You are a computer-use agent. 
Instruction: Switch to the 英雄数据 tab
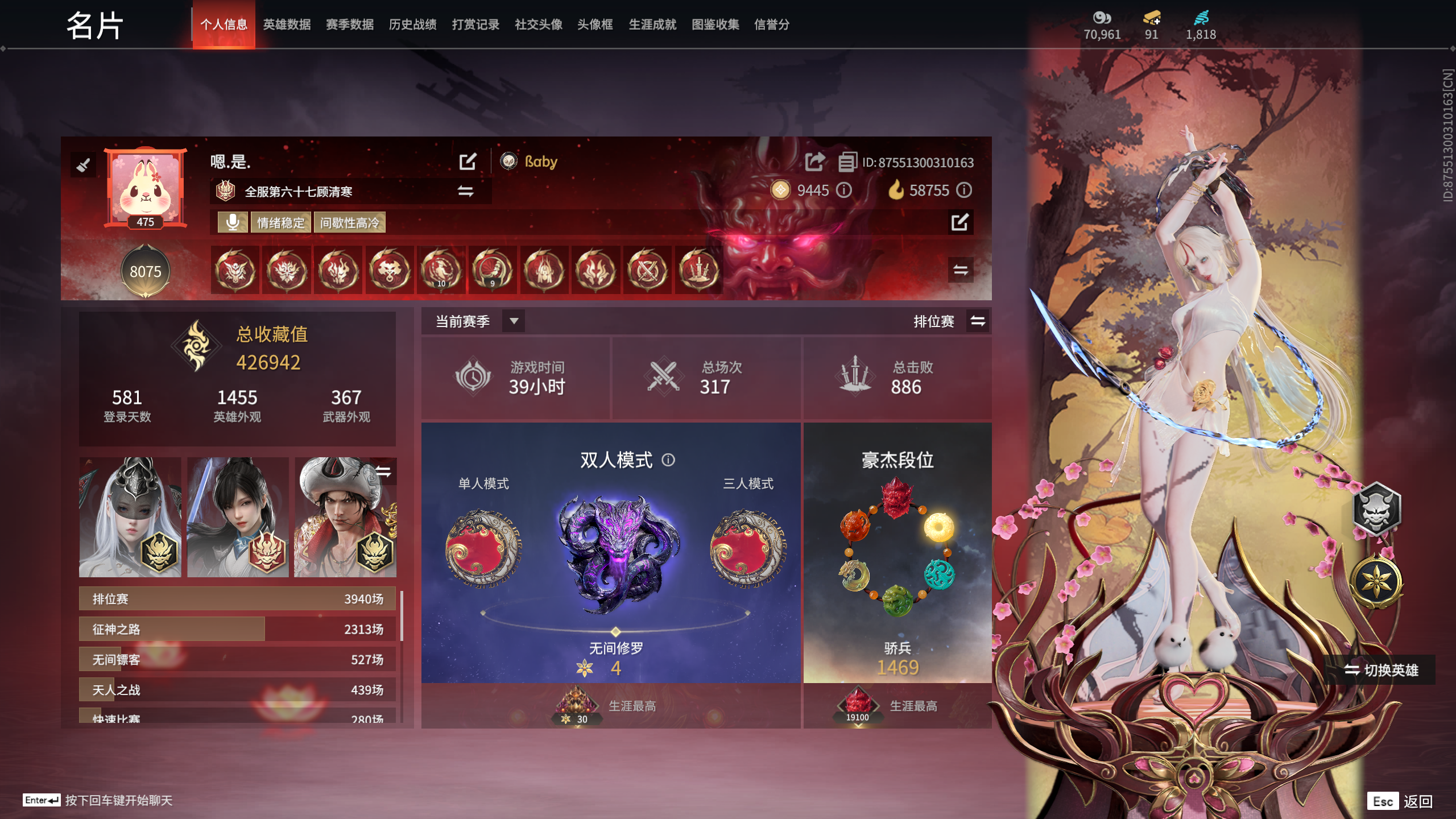[286, 24]
